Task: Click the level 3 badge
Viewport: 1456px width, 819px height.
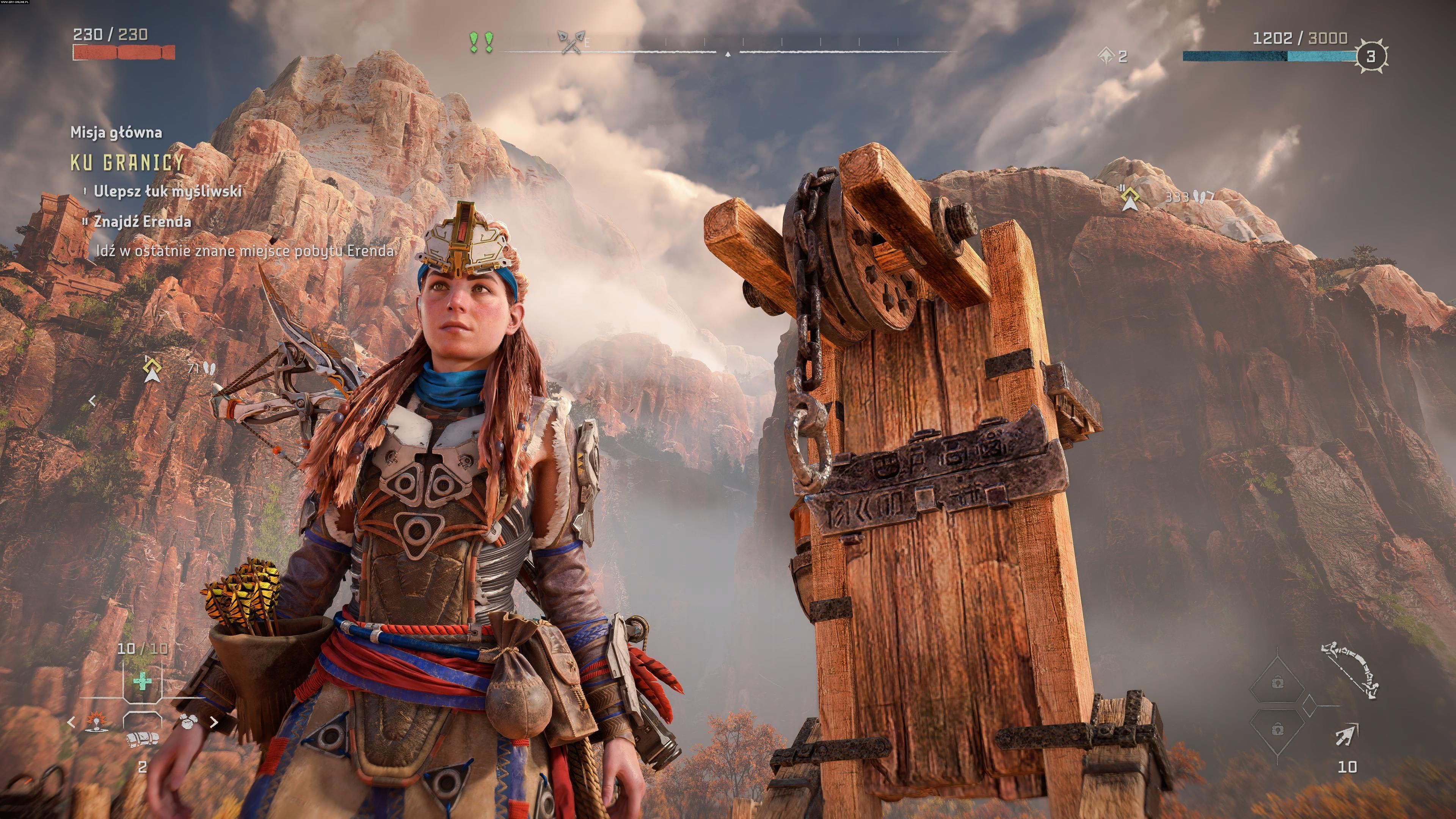Action: [1370, 56]
